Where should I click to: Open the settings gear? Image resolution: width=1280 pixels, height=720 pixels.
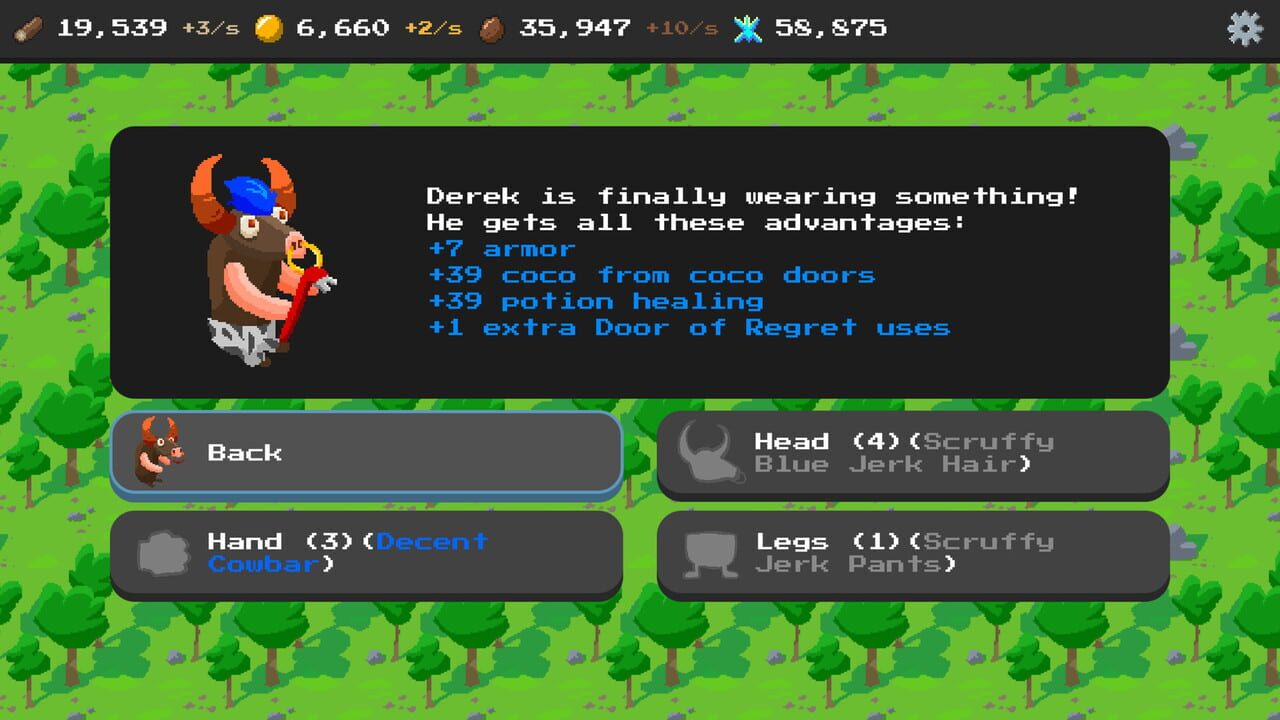(1247, 30)
